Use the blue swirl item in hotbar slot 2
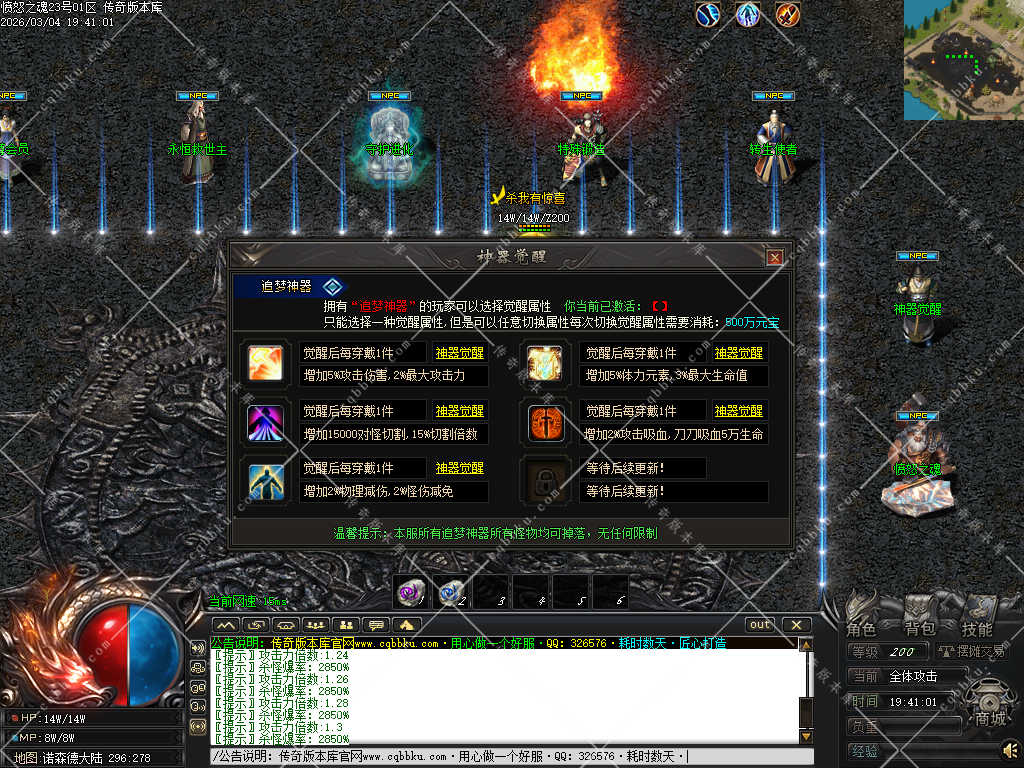 451,592
